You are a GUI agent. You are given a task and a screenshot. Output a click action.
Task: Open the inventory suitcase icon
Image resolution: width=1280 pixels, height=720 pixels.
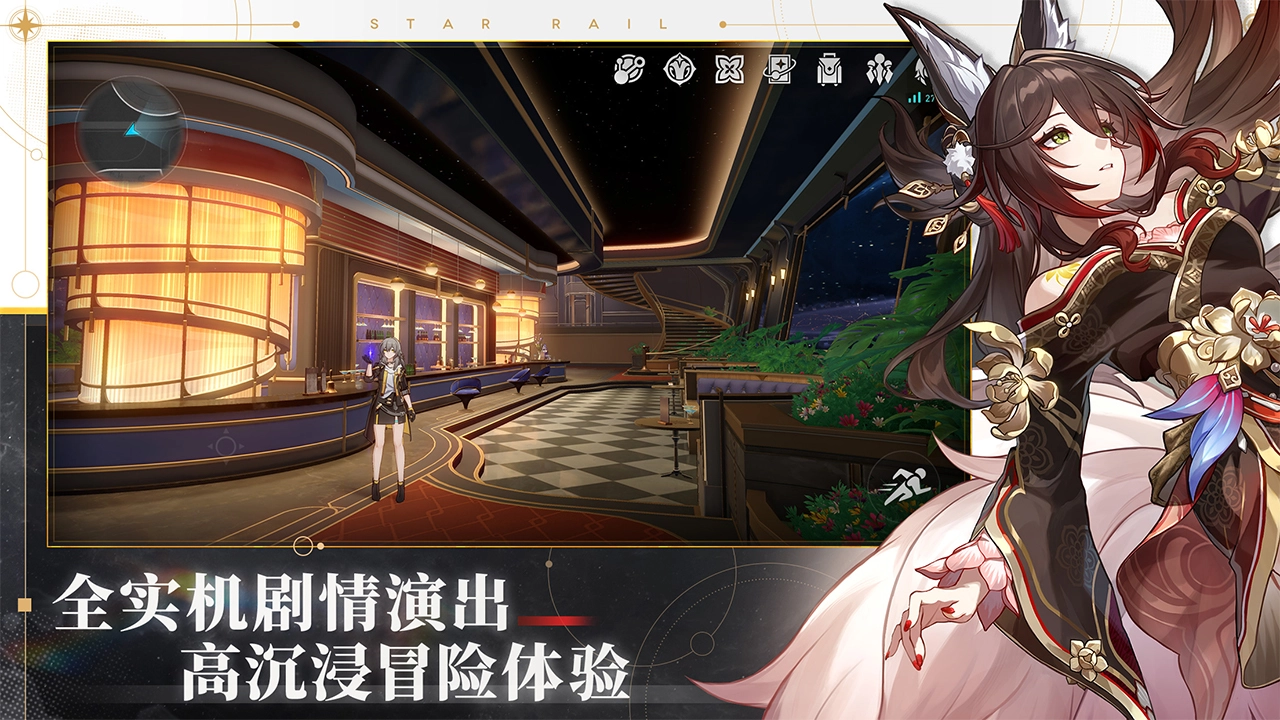[827, 69]
